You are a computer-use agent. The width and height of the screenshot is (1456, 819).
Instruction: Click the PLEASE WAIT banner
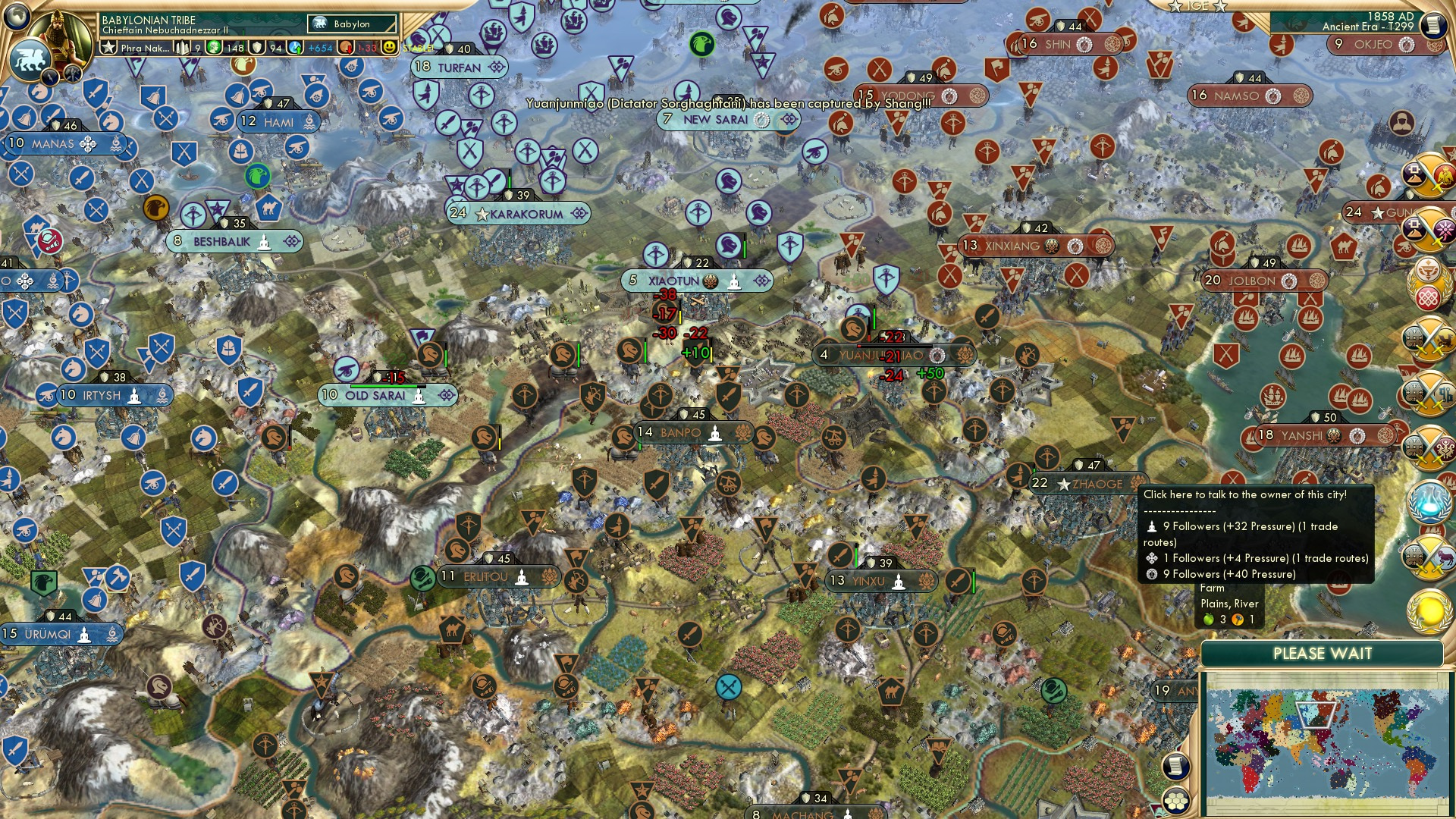tap(1324, 653)
